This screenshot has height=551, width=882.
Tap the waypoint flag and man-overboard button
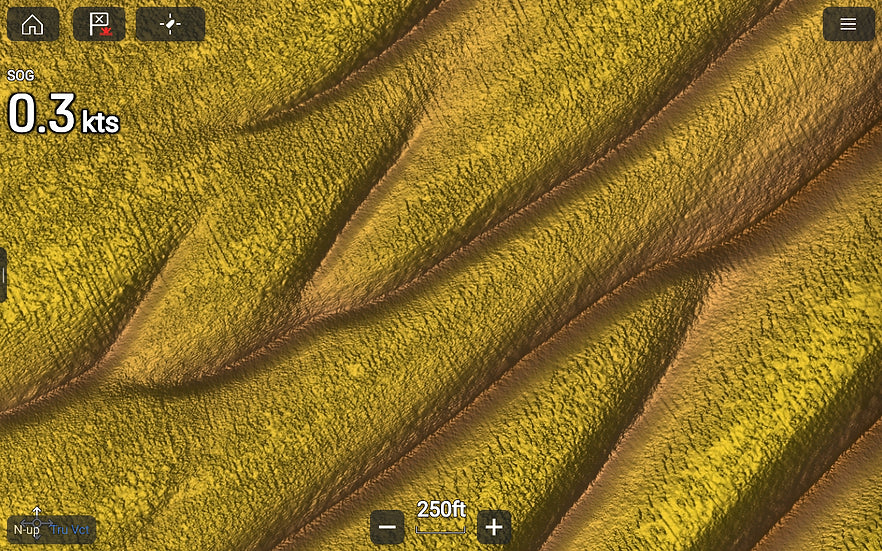tap(99, 25)
